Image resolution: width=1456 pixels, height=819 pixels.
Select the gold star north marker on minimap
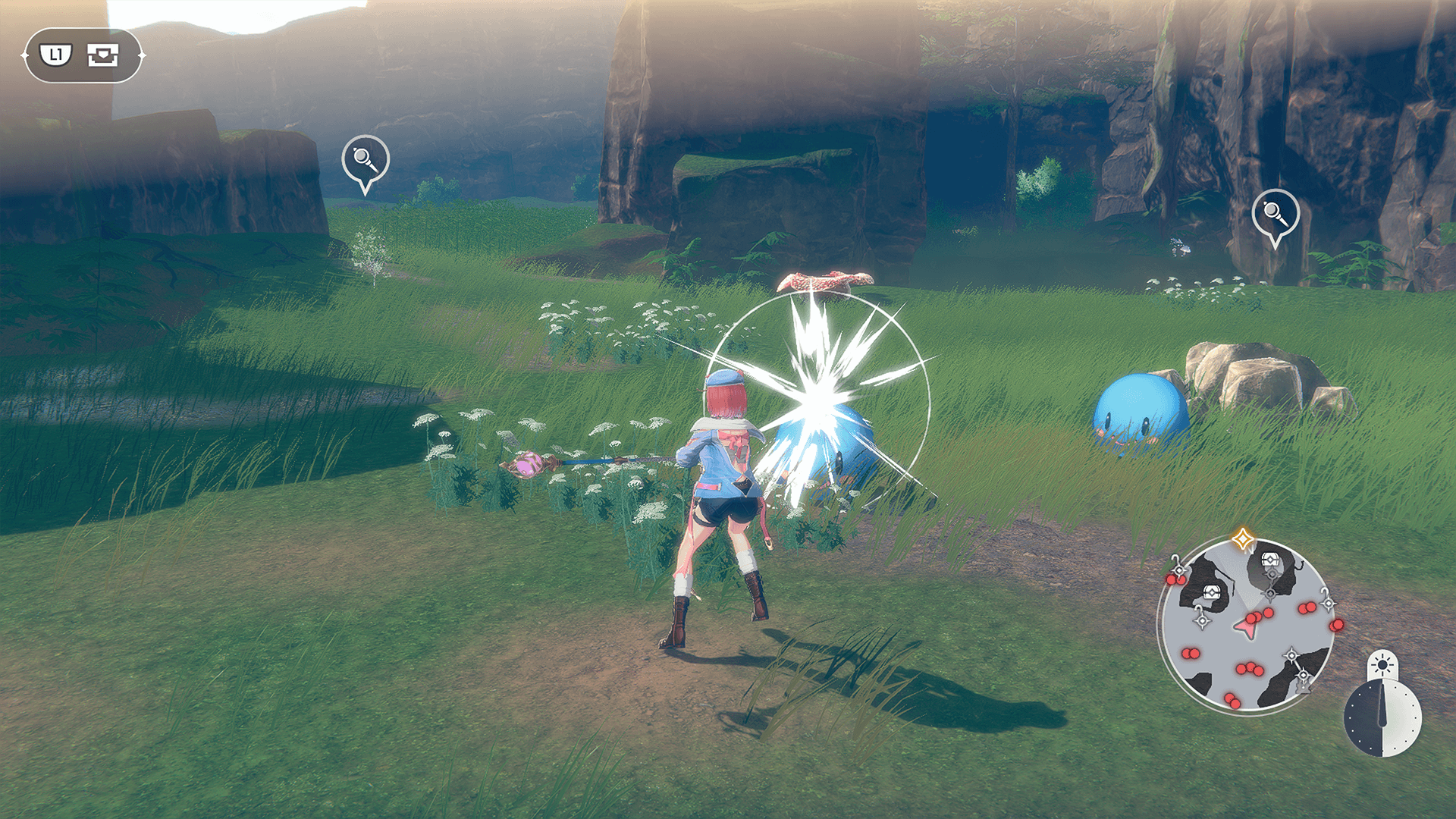point(1242,539)
